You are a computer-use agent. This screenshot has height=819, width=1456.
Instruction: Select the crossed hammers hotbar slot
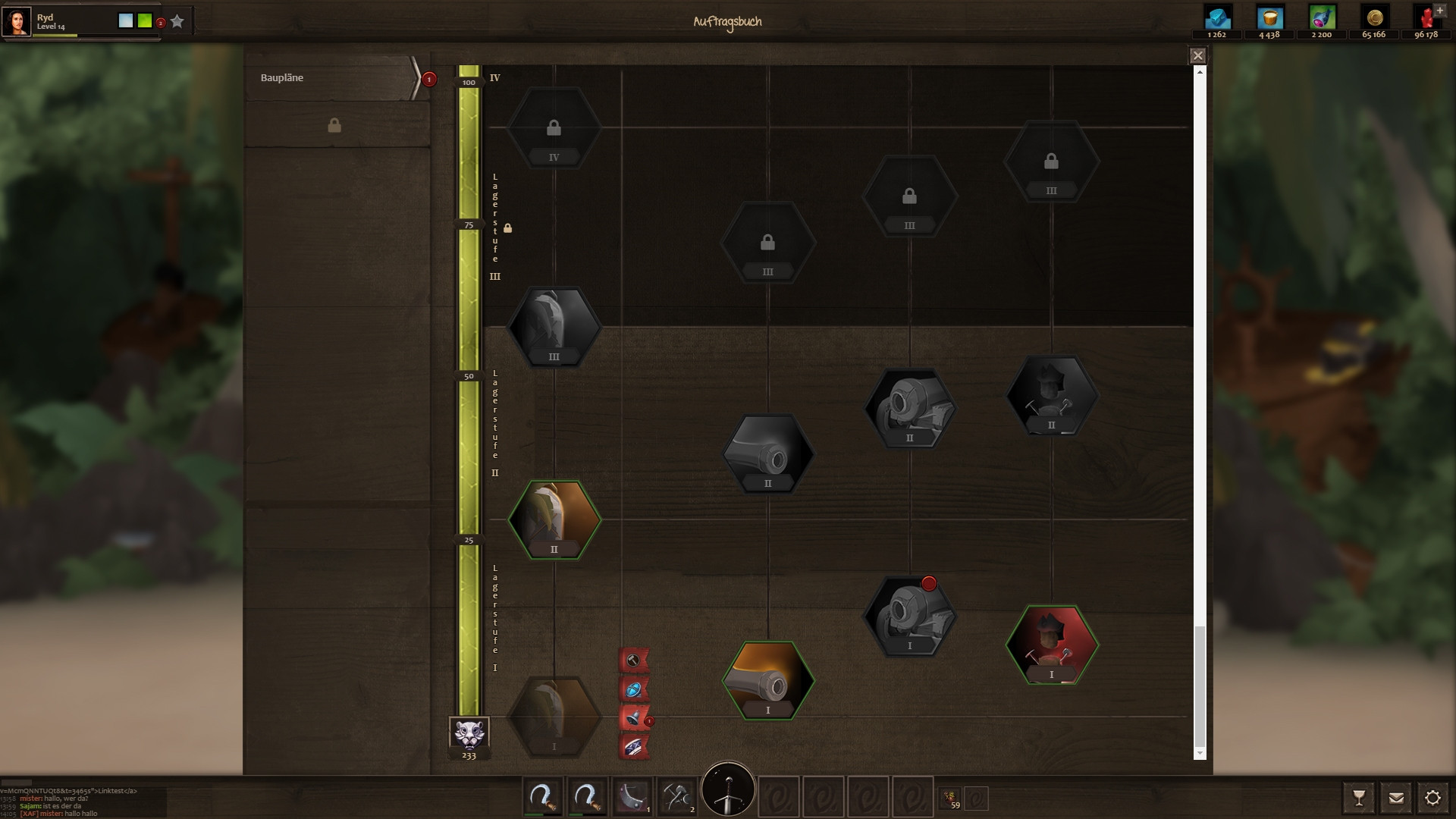676,798
